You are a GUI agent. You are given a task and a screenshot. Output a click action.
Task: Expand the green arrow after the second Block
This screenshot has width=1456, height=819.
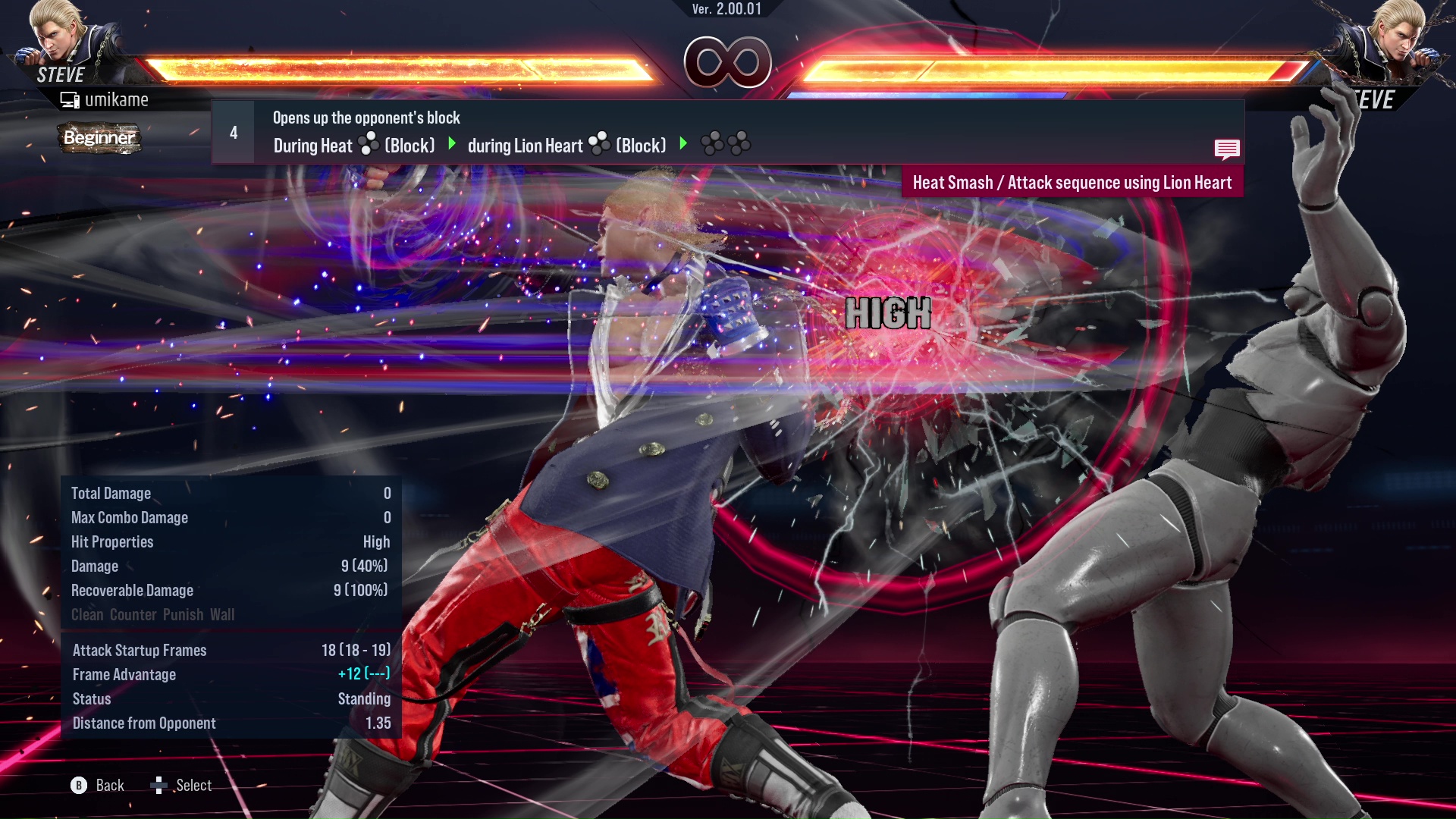click(x=685, y=144)
